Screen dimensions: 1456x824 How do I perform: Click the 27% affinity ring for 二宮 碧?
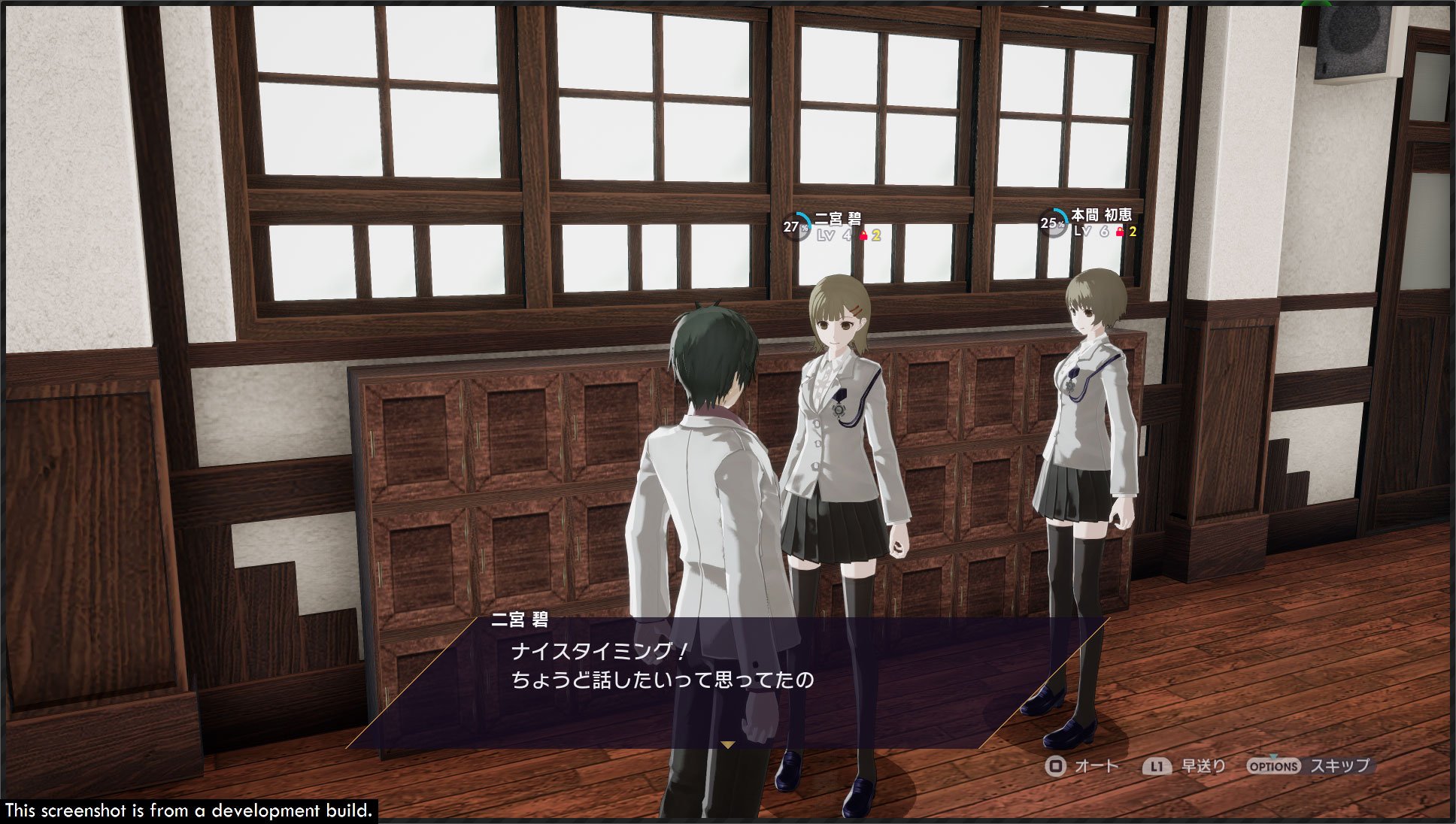tap(796, 226)
